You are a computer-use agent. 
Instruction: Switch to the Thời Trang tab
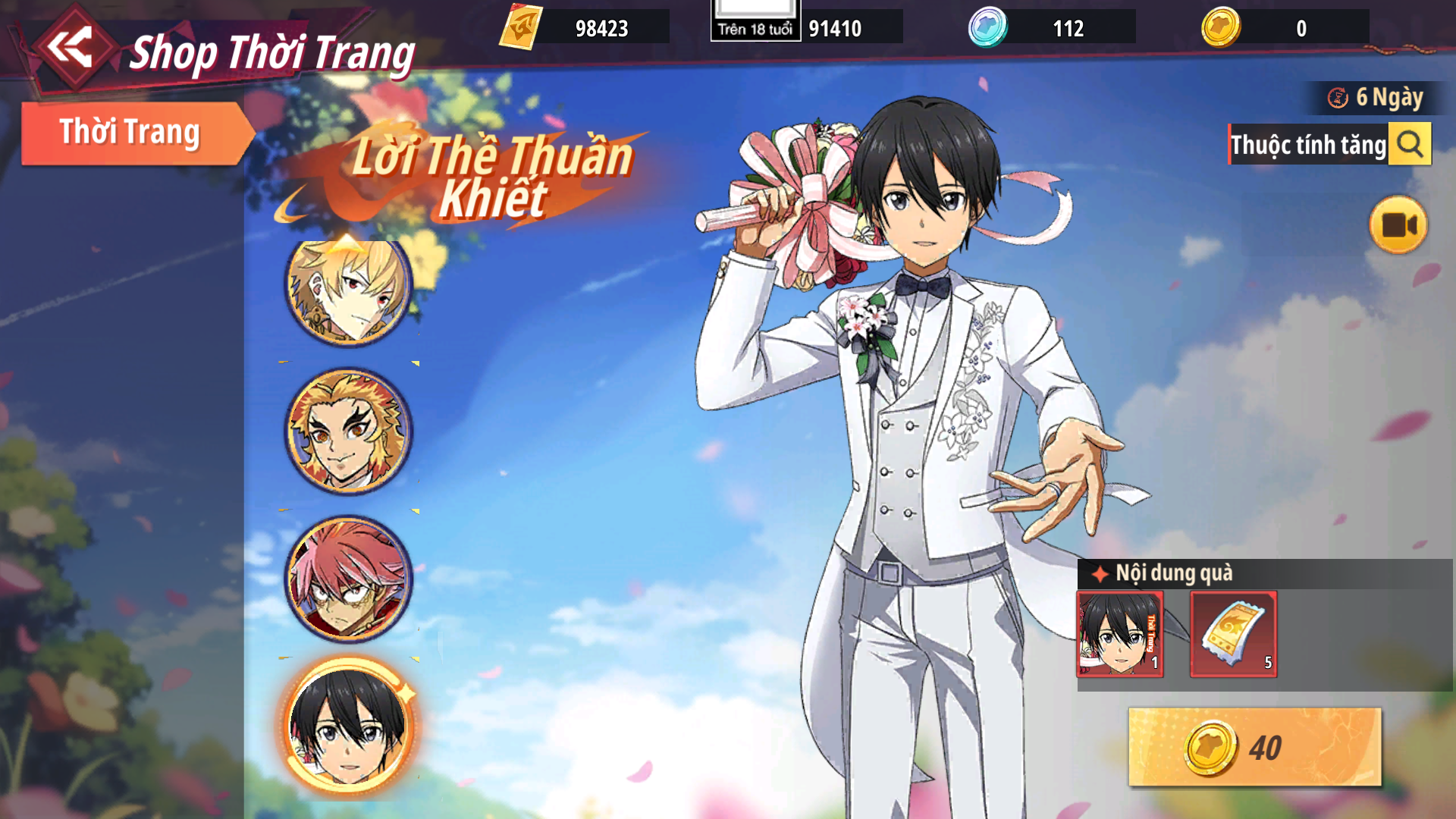tap(130, 133)
